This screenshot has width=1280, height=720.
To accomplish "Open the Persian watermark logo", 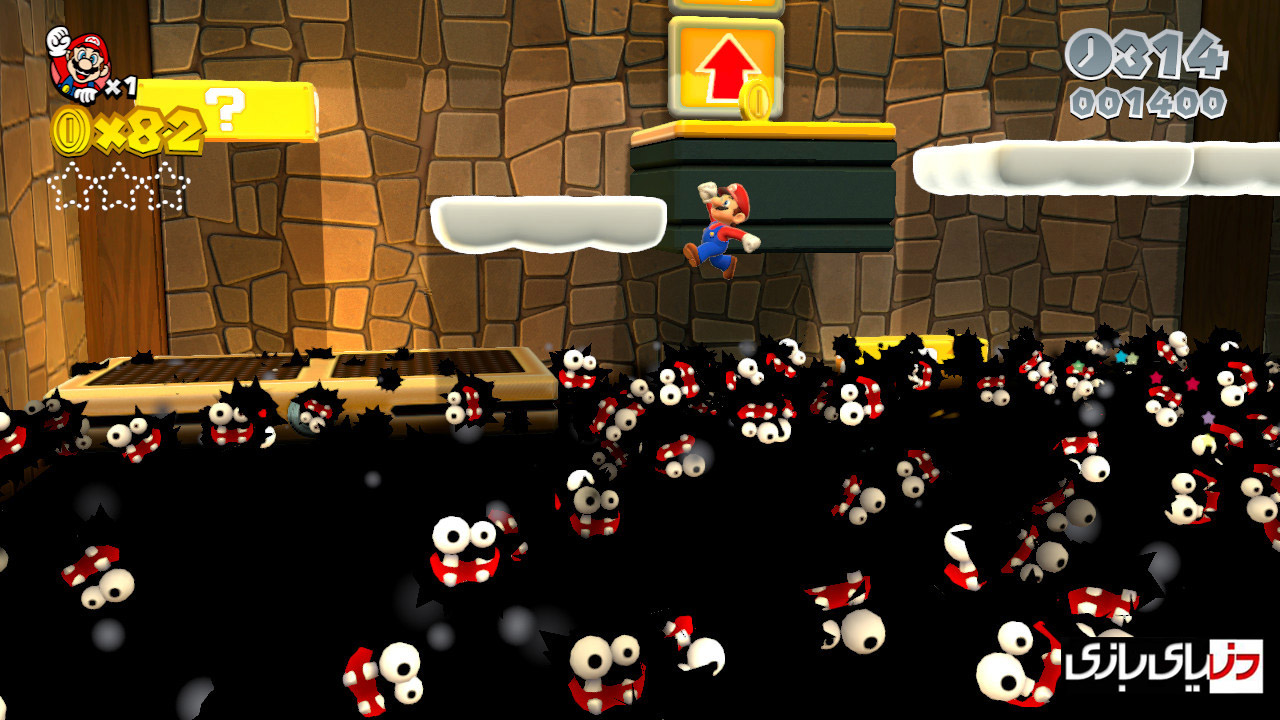I will pos(1163,666).
